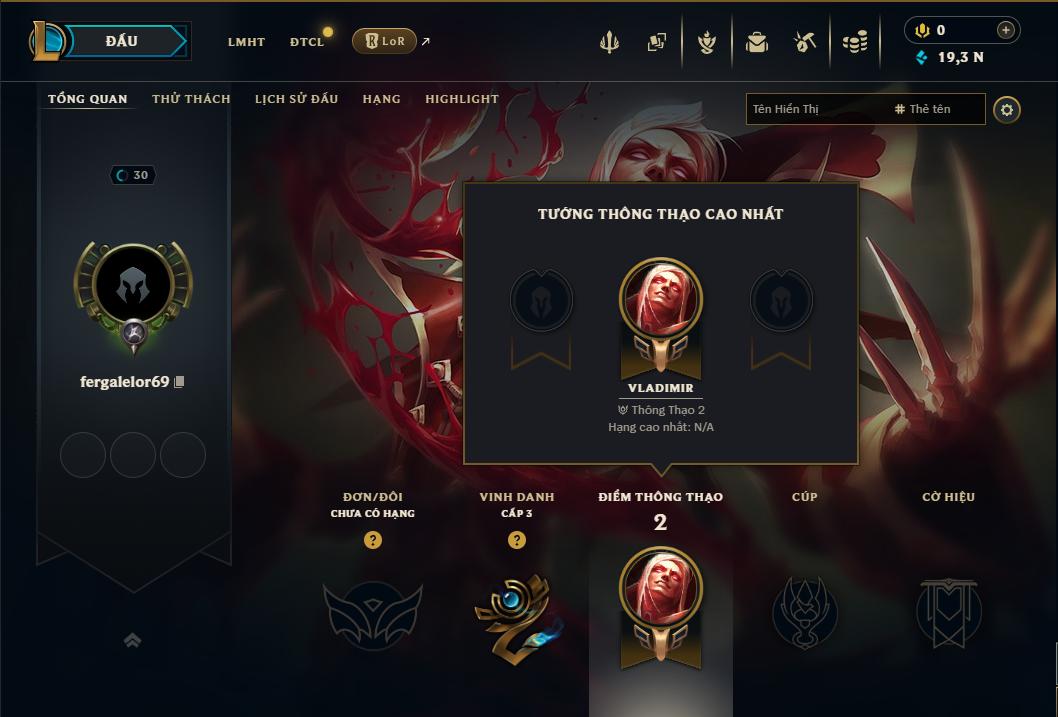Image resolution: width=1058 pixels, height=717 pixels.
Task: Start a match with the ĐẤU button
Action: click(x=122, y=41)
